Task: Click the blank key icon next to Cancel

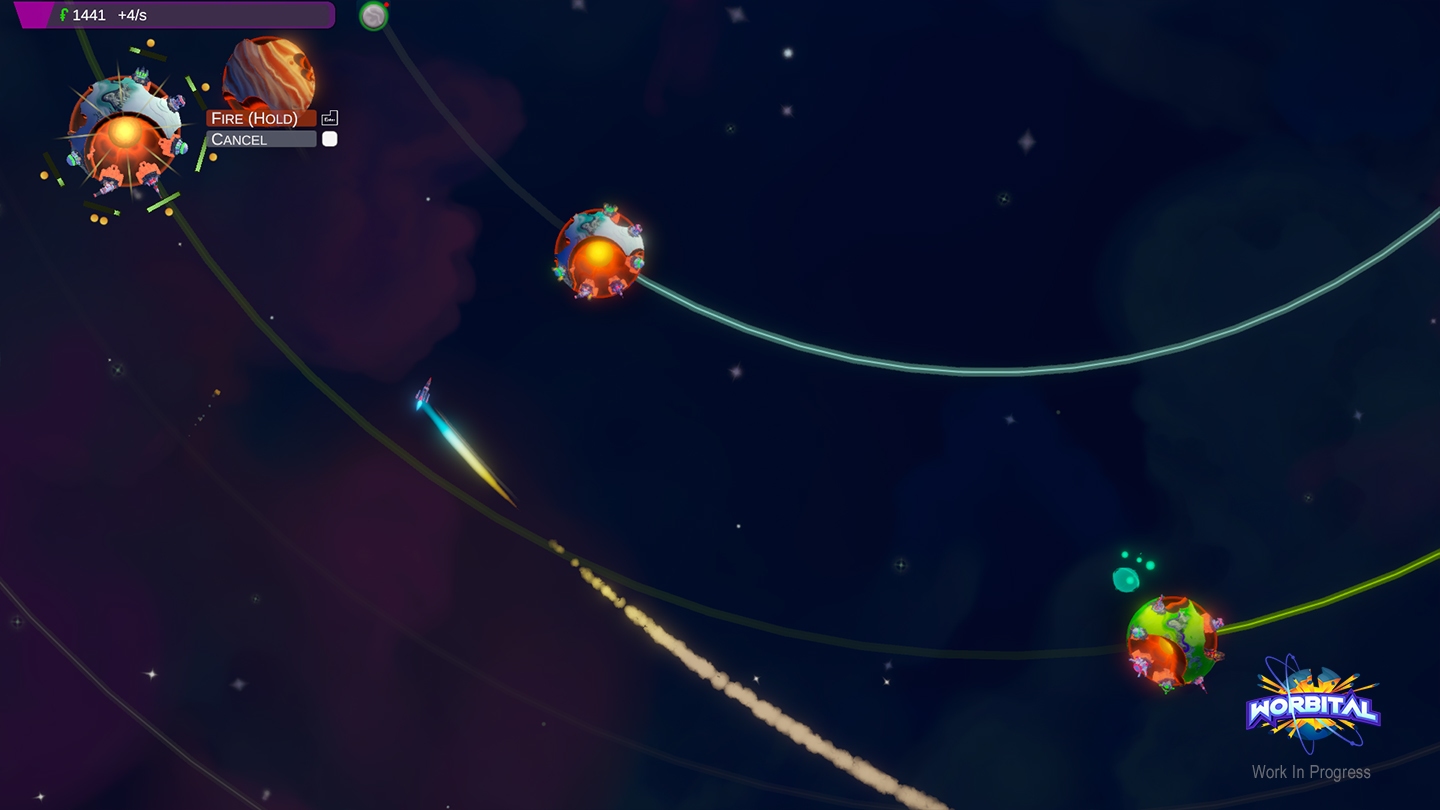Action: coord(329,138)
